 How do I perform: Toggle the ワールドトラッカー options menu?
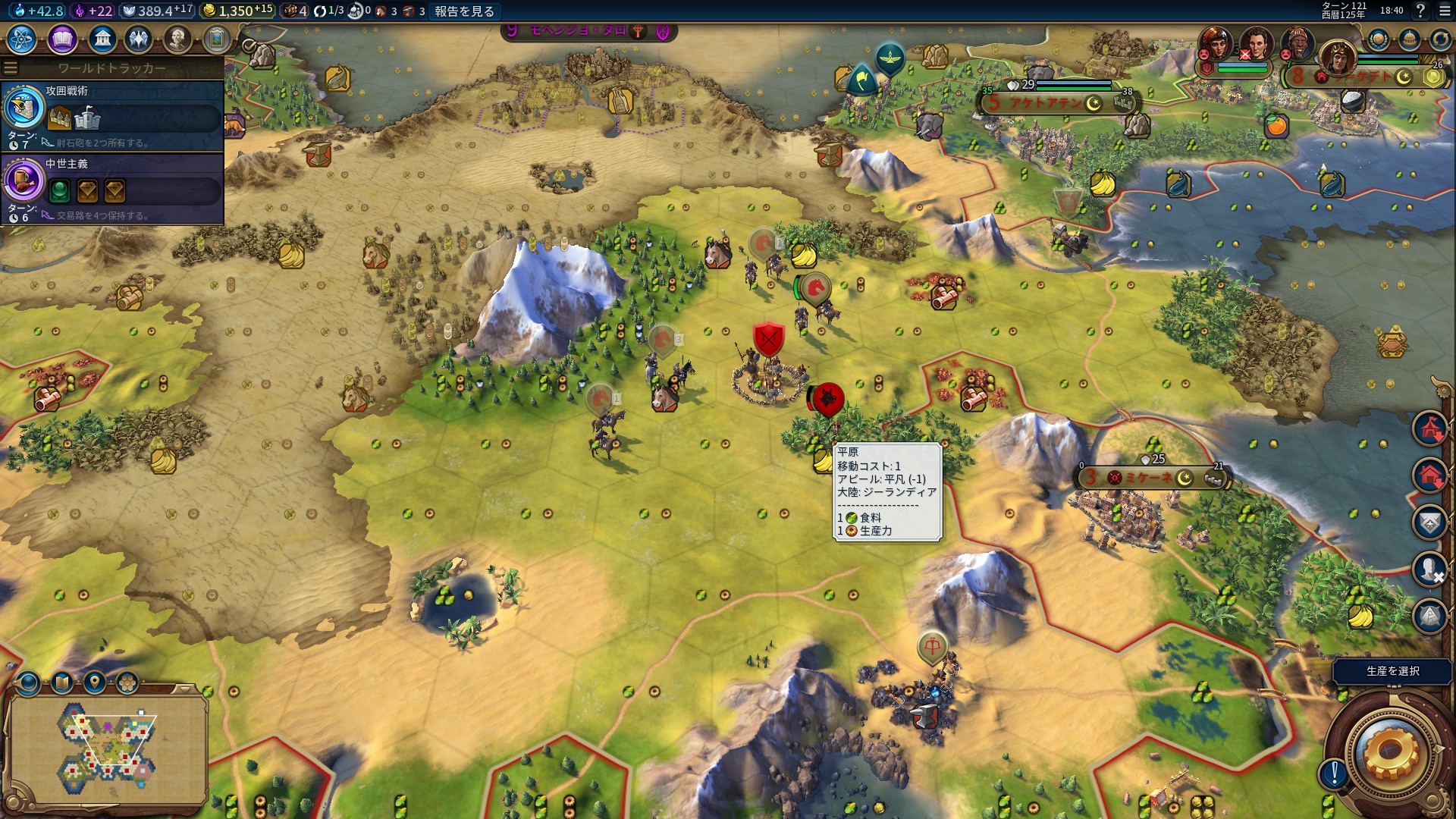tap(11, 68)
